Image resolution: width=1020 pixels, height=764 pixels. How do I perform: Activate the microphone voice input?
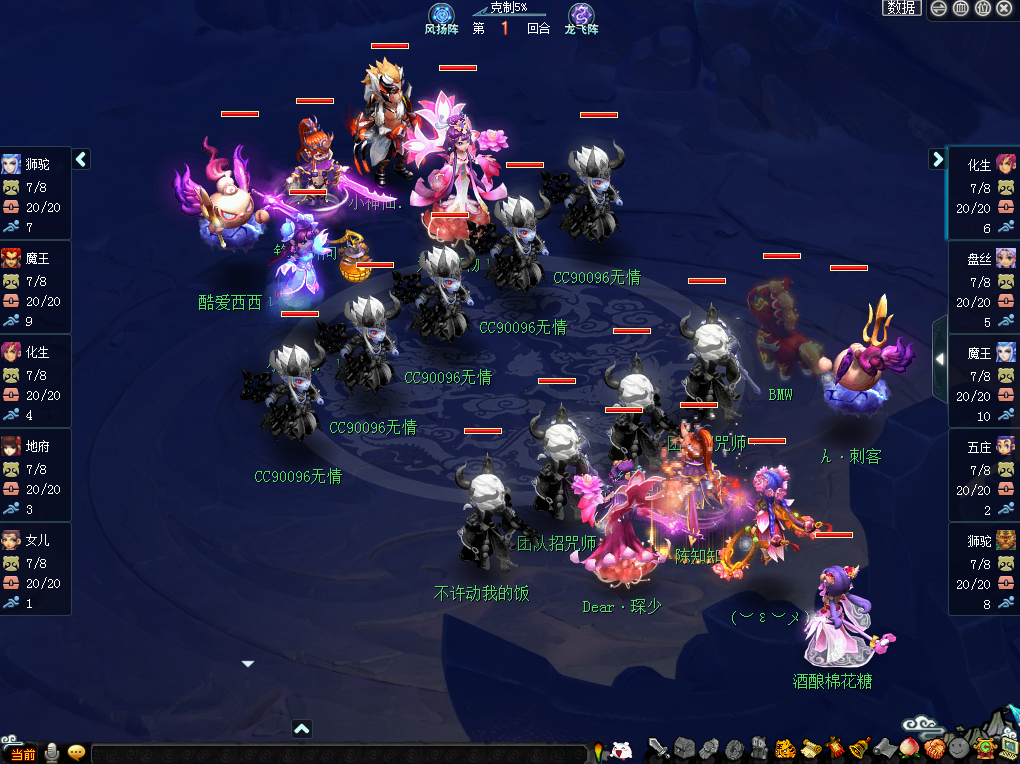pos(51,753)
